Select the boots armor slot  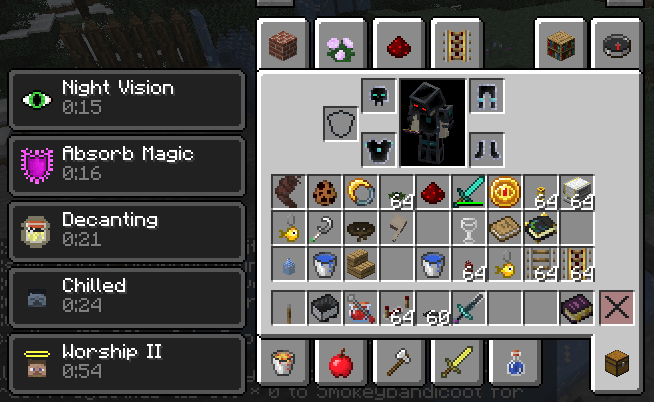pyautogui.click(x=486, y=150)
